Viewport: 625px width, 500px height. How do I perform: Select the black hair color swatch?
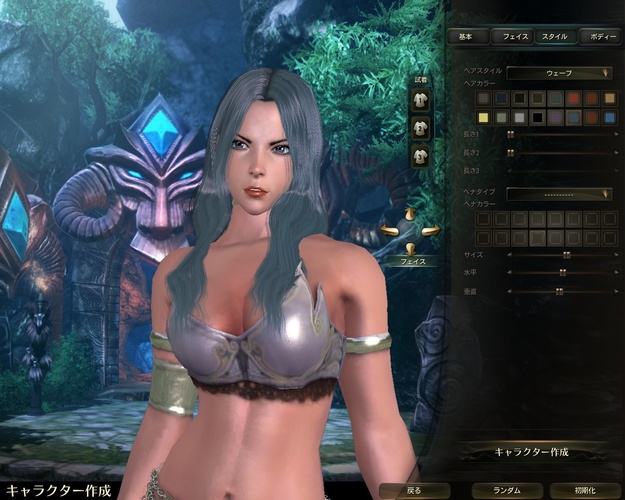tap(538, 117)
